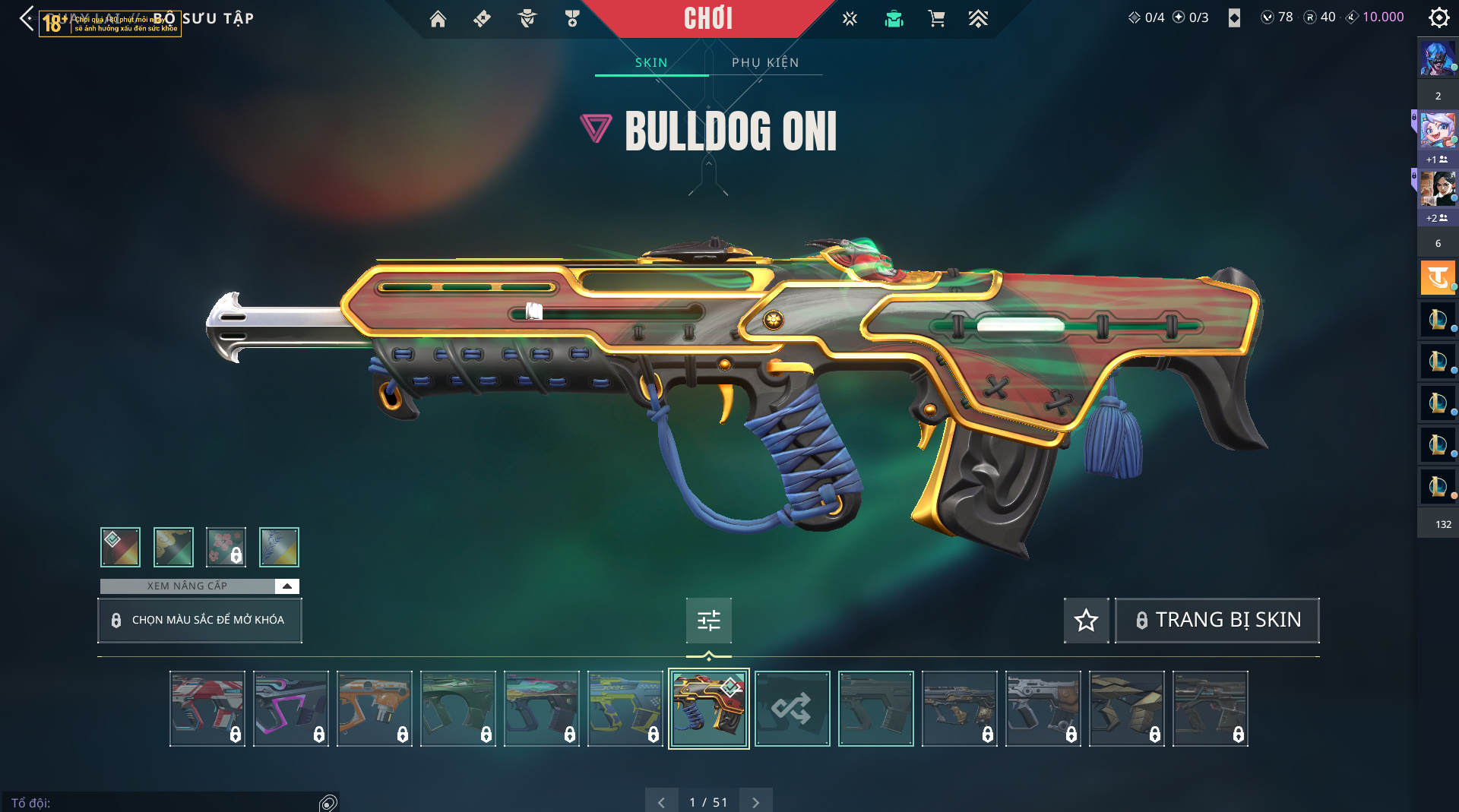Go back using the top-left arrow

pos(27,18)
